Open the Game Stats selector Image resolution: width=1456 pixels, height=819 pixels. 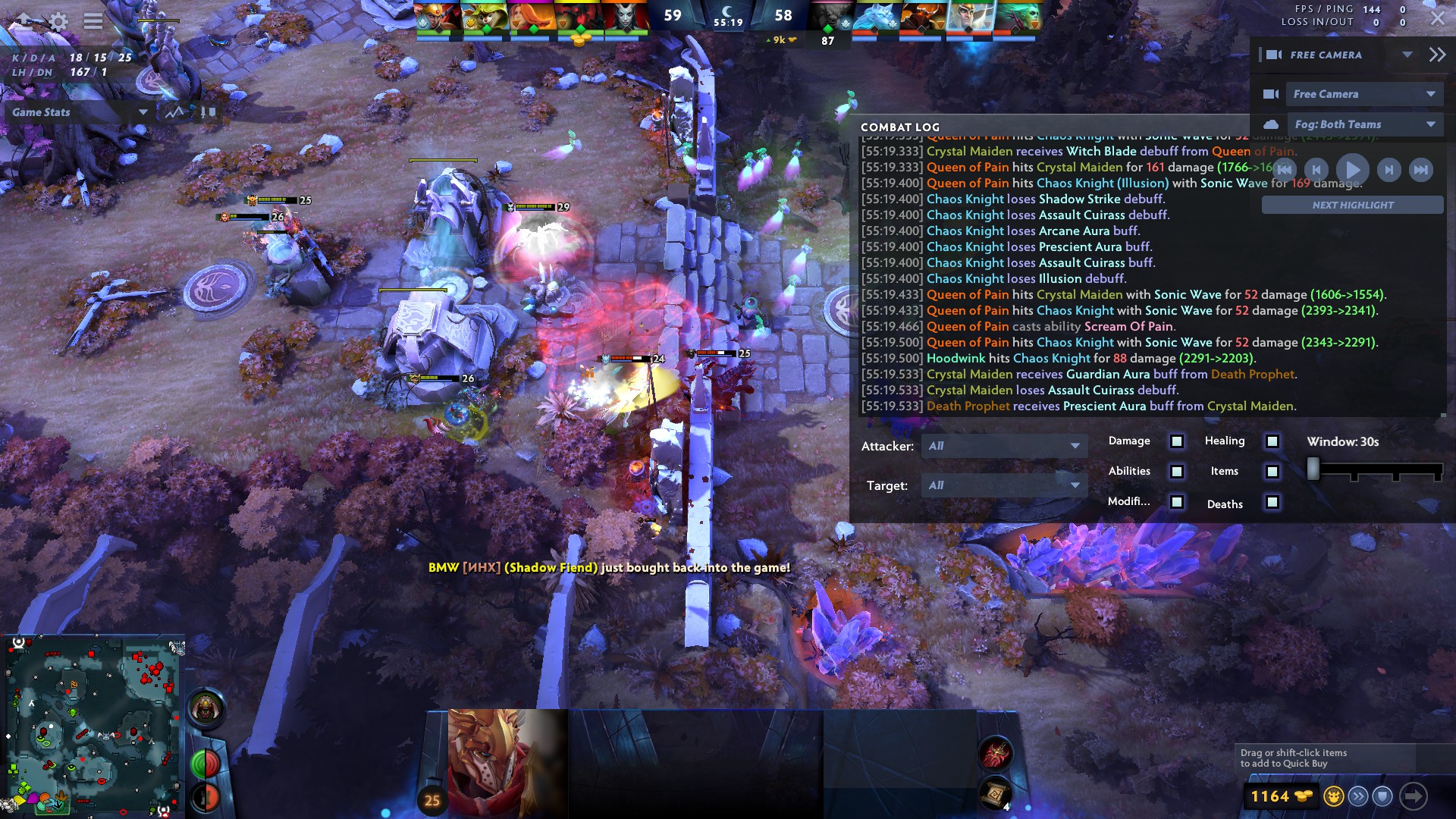[80, 112]
